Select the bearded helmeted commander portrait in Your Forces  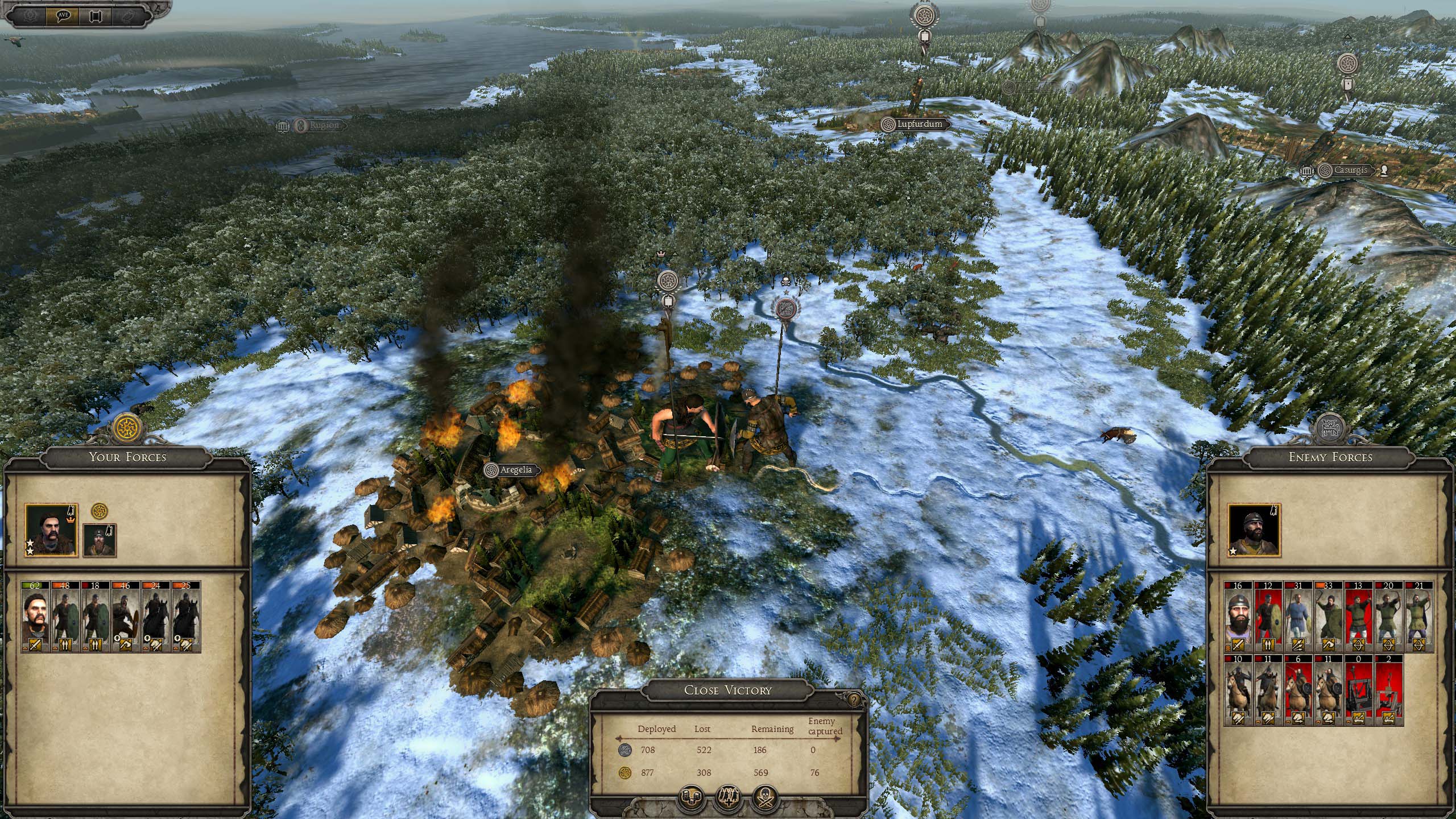pyautogui.click(x=100, y=540)
